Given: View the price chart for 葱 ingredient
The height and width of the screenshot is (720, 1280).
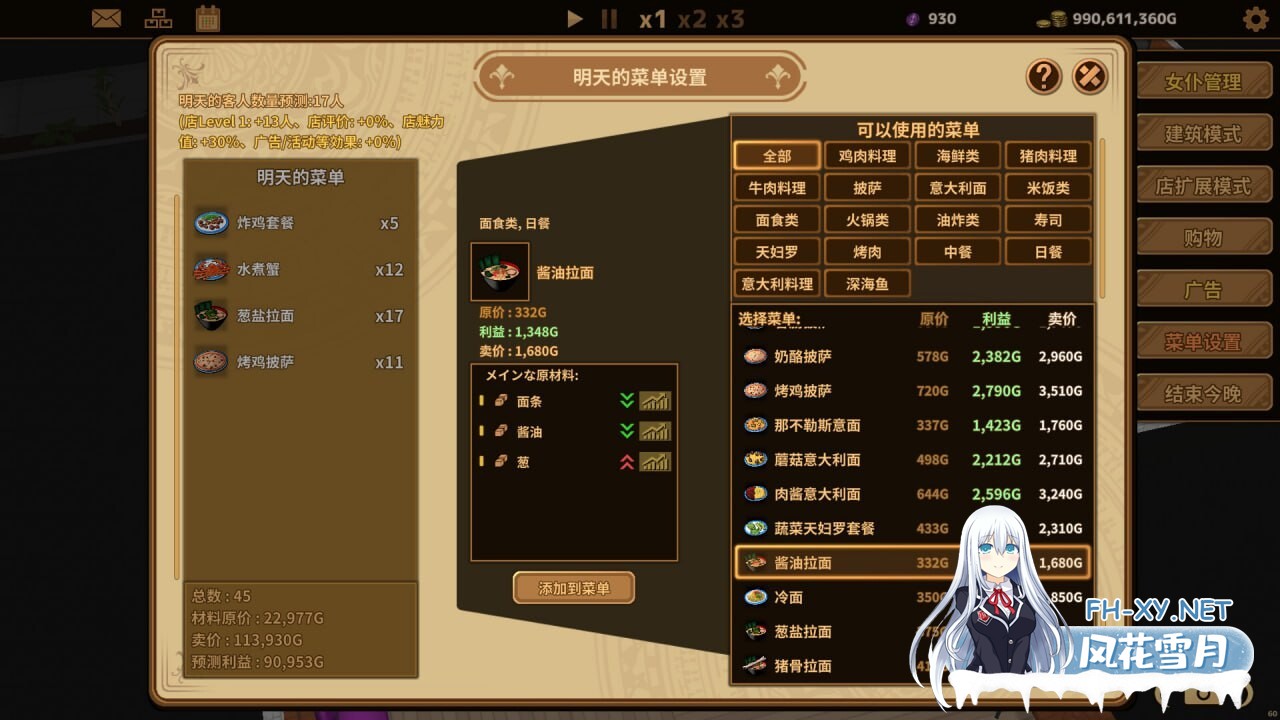Looking at the screenshot, I should pyautogui.click(x=656, y=461).
